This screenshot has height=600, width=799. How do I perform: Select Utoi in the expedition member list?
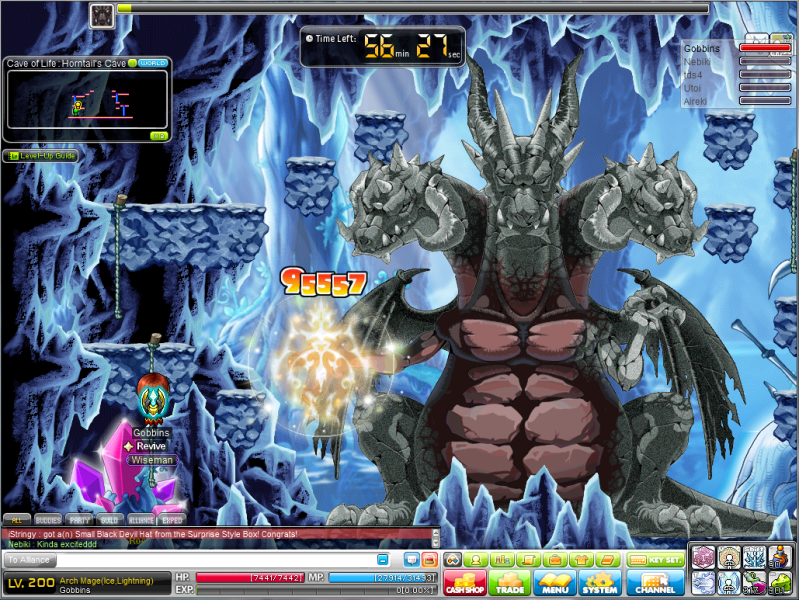(694, 88)
